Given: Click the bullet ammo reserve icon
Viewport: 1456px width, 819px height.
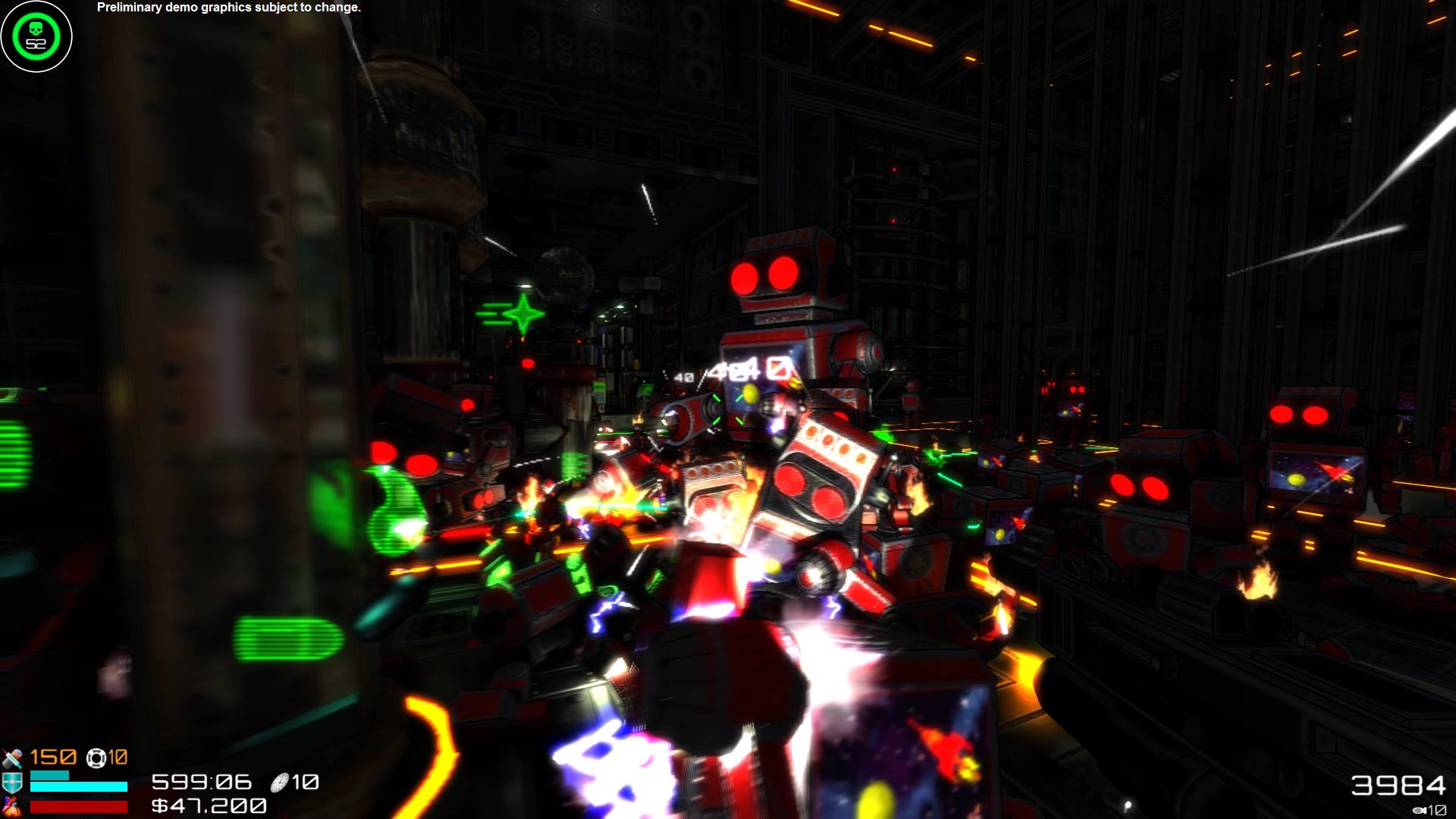Looking at the screenshot, I should pyautogui.click(x=1420, y=810).
